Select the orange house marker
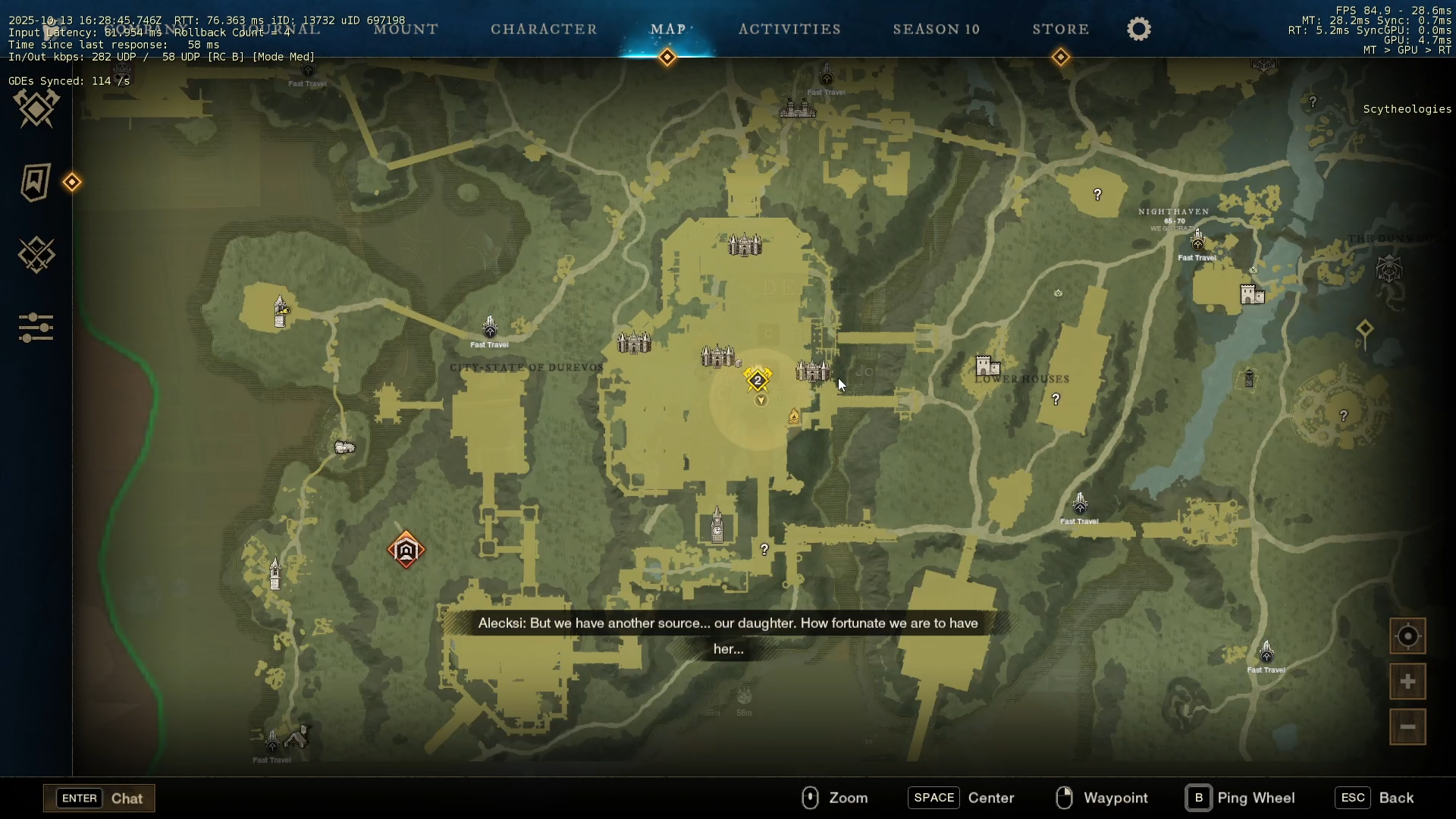 406,550
